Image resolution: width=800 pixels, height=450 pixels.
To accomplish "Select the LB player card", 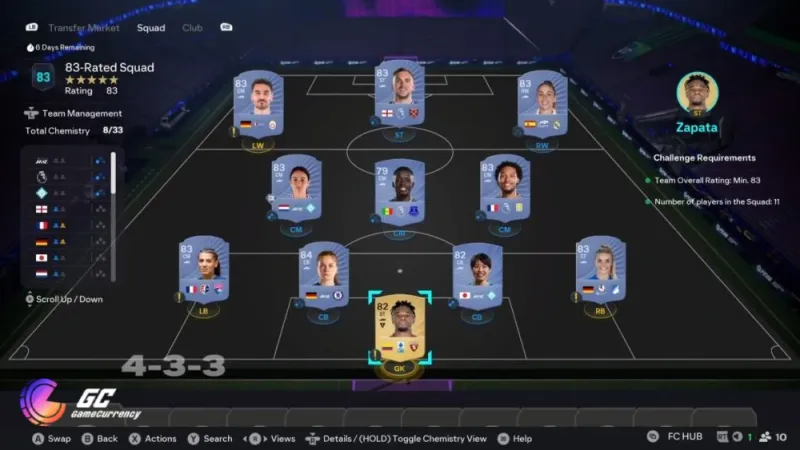I will pyautogui.click(x=204, y=269).
